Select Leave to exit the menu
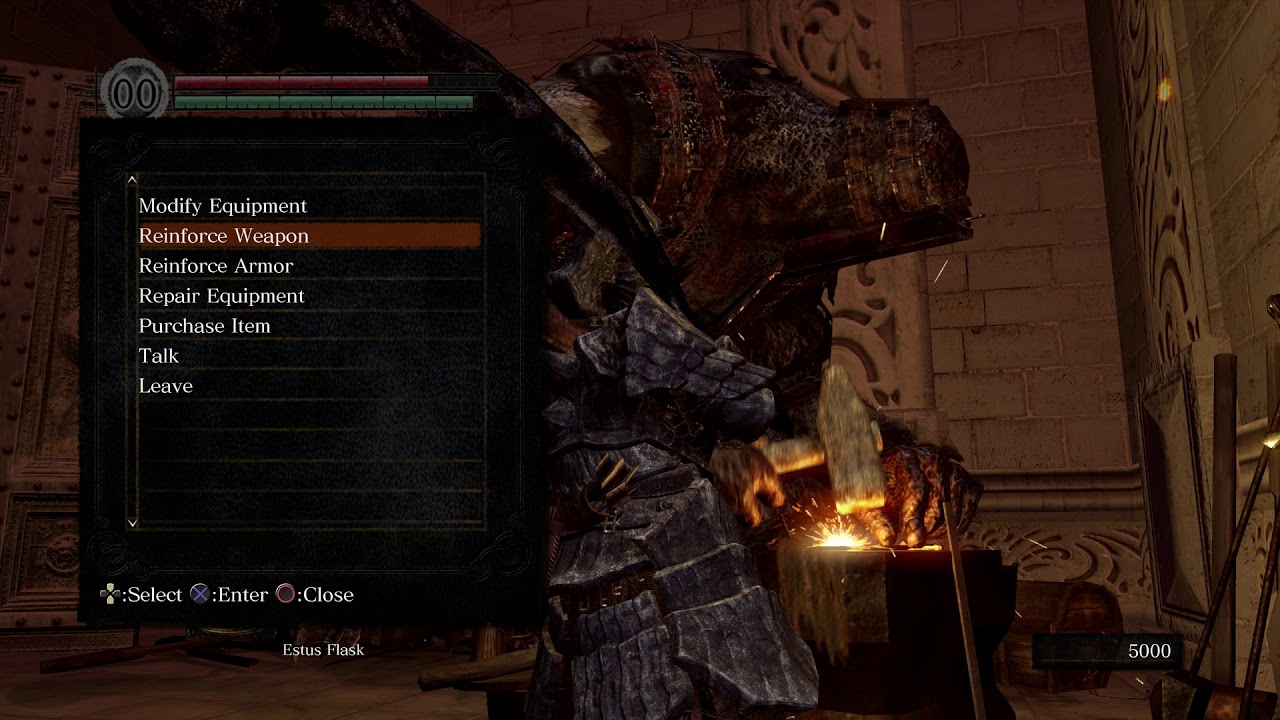Image resolution: width=1280 pixels, height=720 pixels. [166, 386]
